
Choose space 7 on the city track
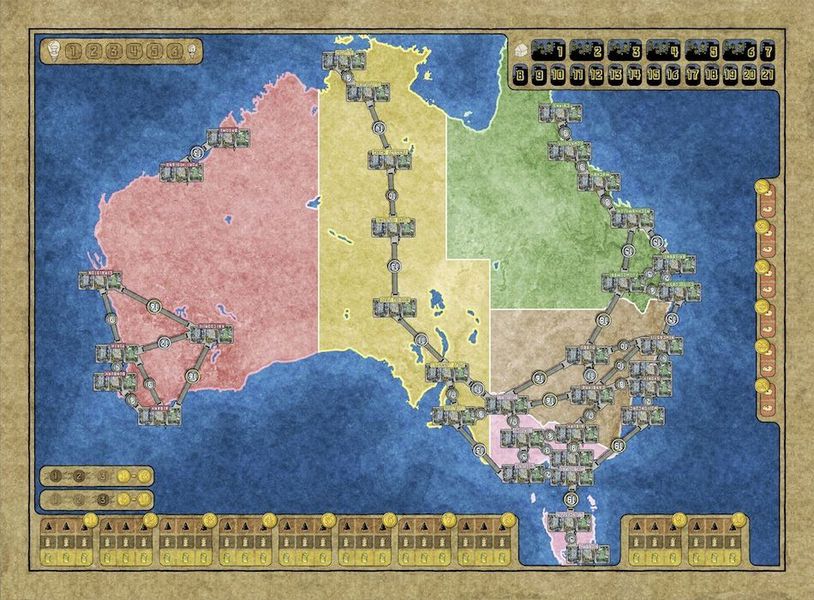click(x=767, y=51)
